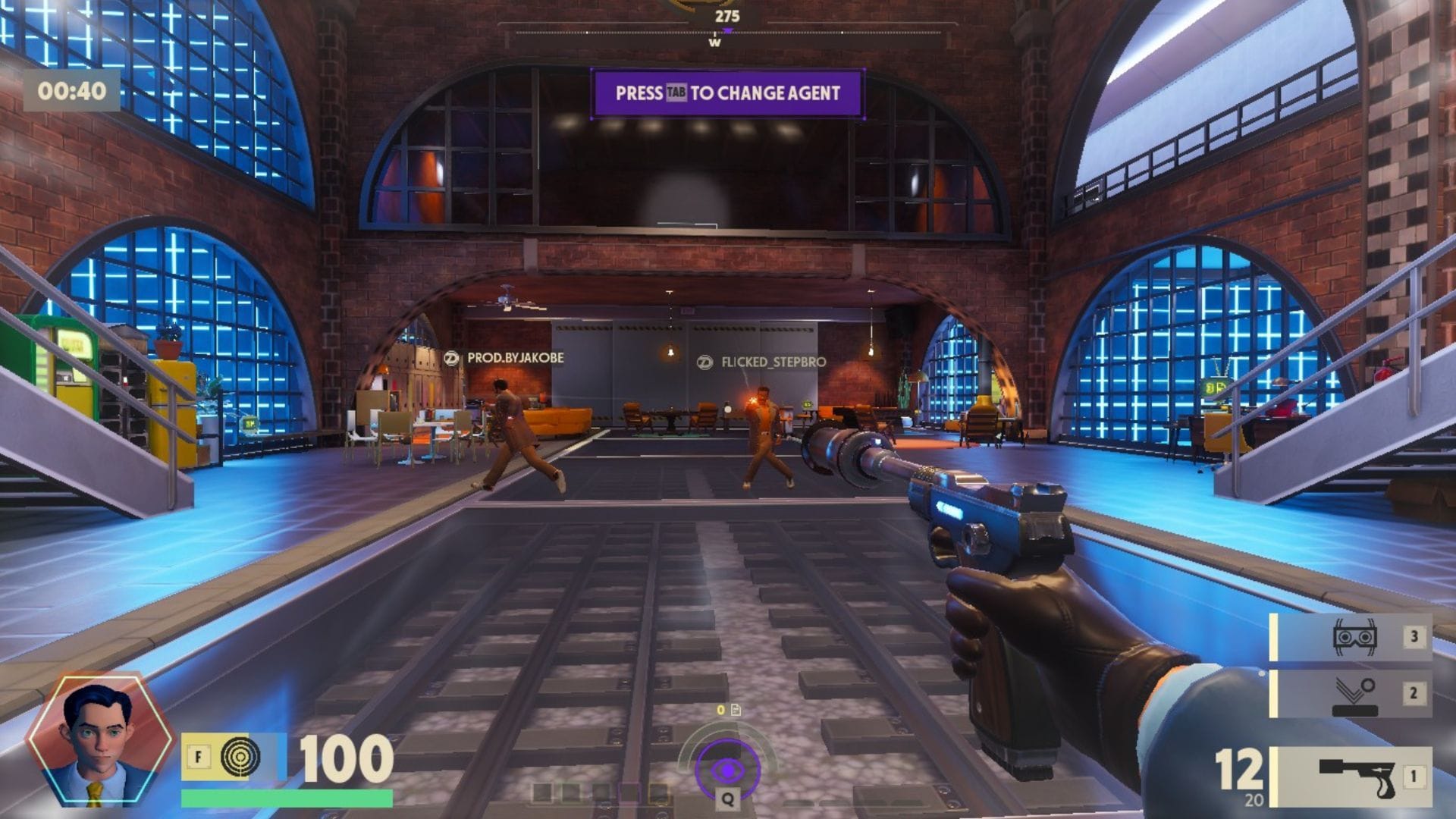Click the compass heading bar
The height and width of the screenshot is (819, 1456).
click(x=726, y=33)
